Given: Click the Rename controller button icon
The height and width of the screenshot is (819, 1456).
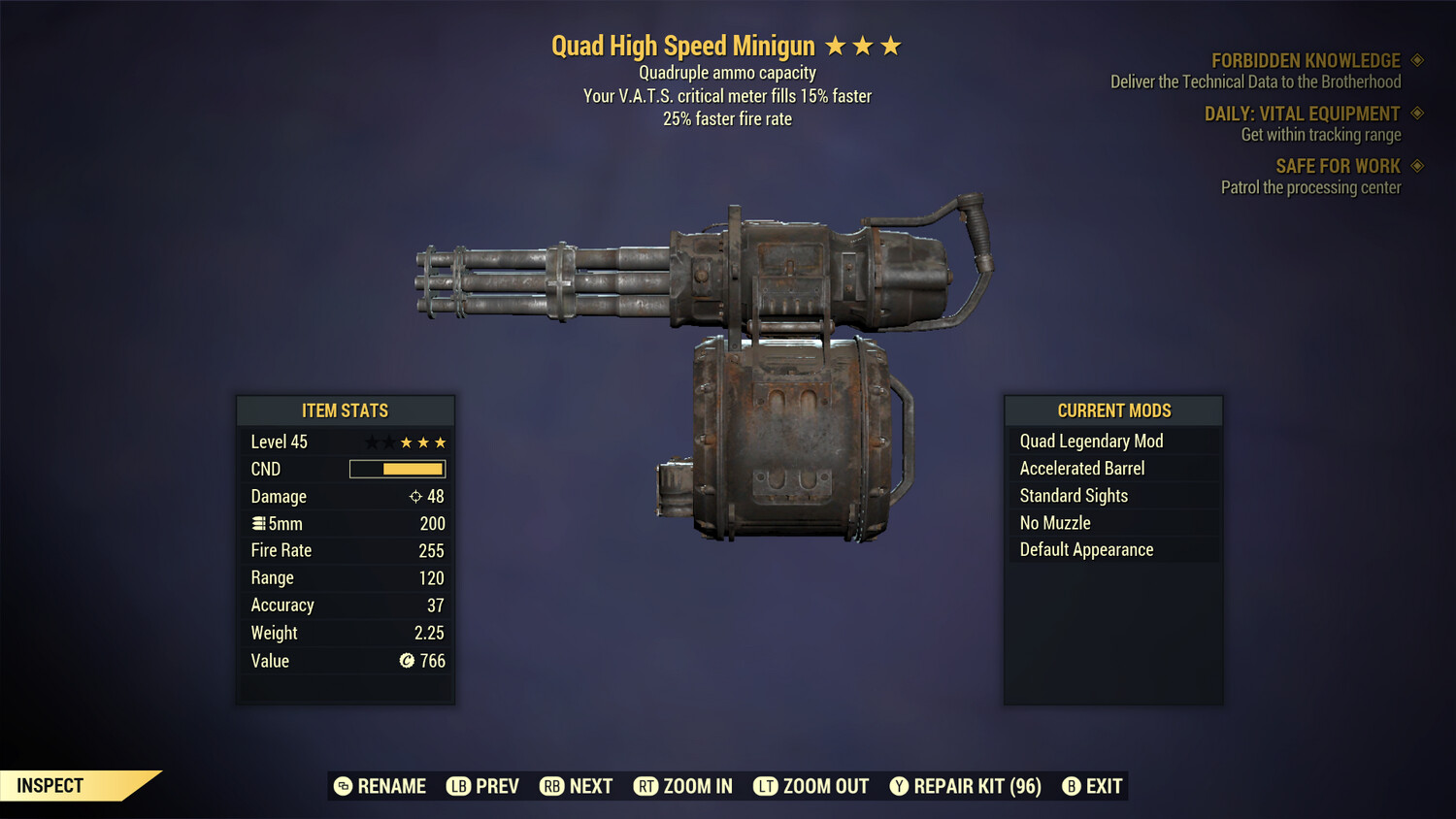Looking at the screenshot, I should [342, 786].
